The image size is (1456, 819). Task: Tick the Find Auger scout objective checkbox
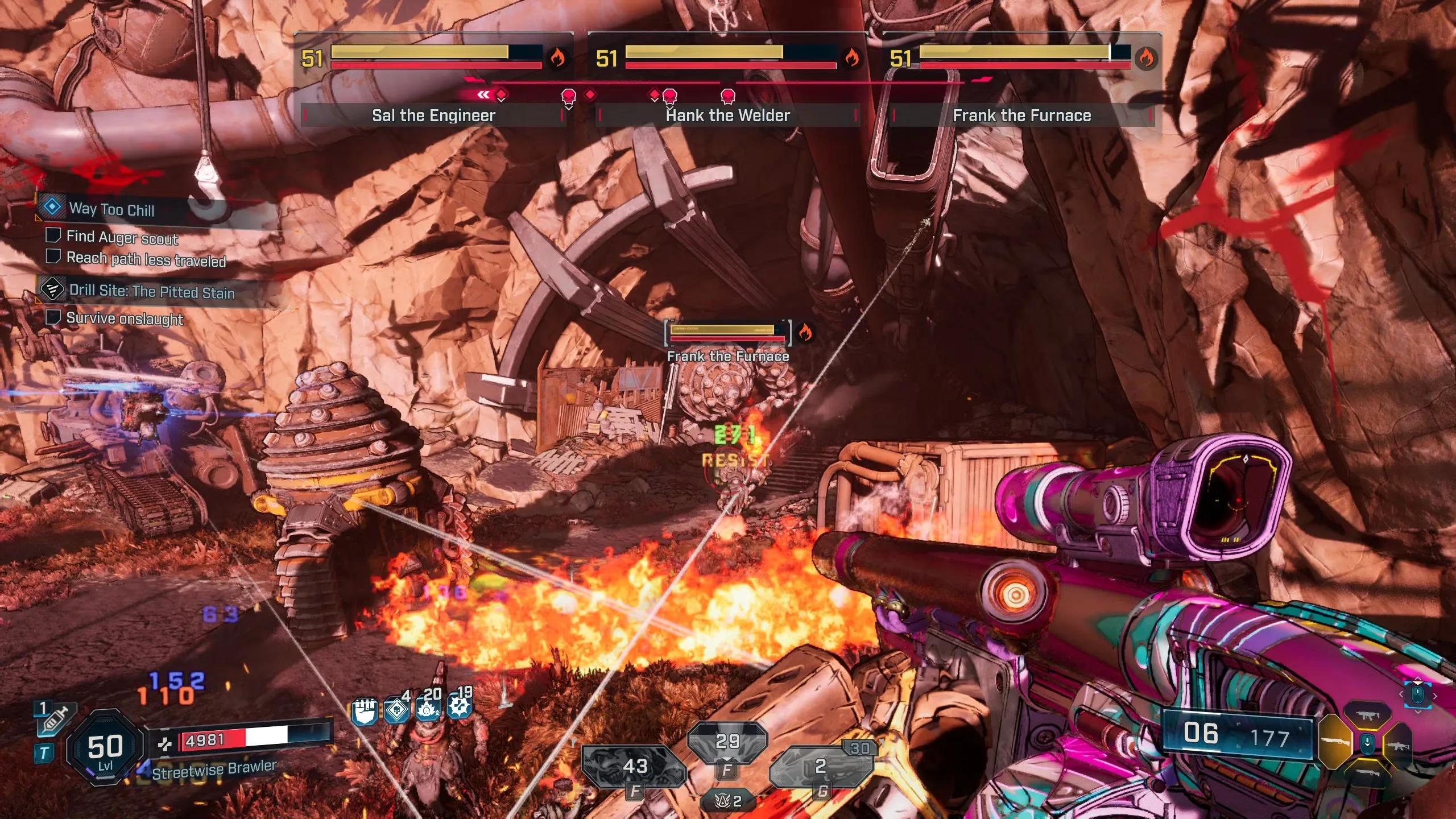tap(53, 235)
